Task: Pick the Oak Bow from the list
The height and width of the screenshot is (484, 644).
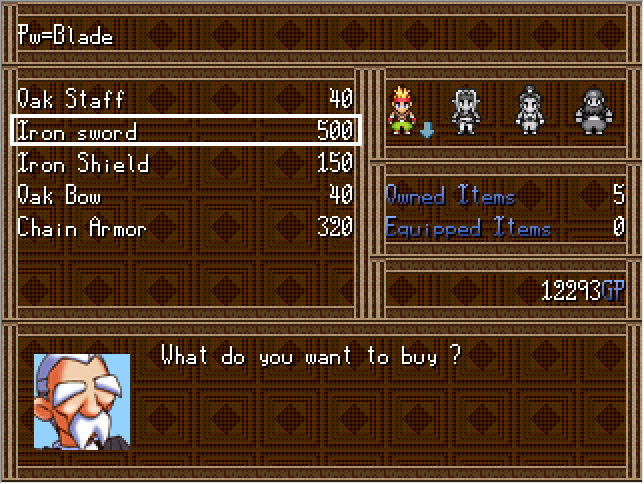Action: point(185,196)
